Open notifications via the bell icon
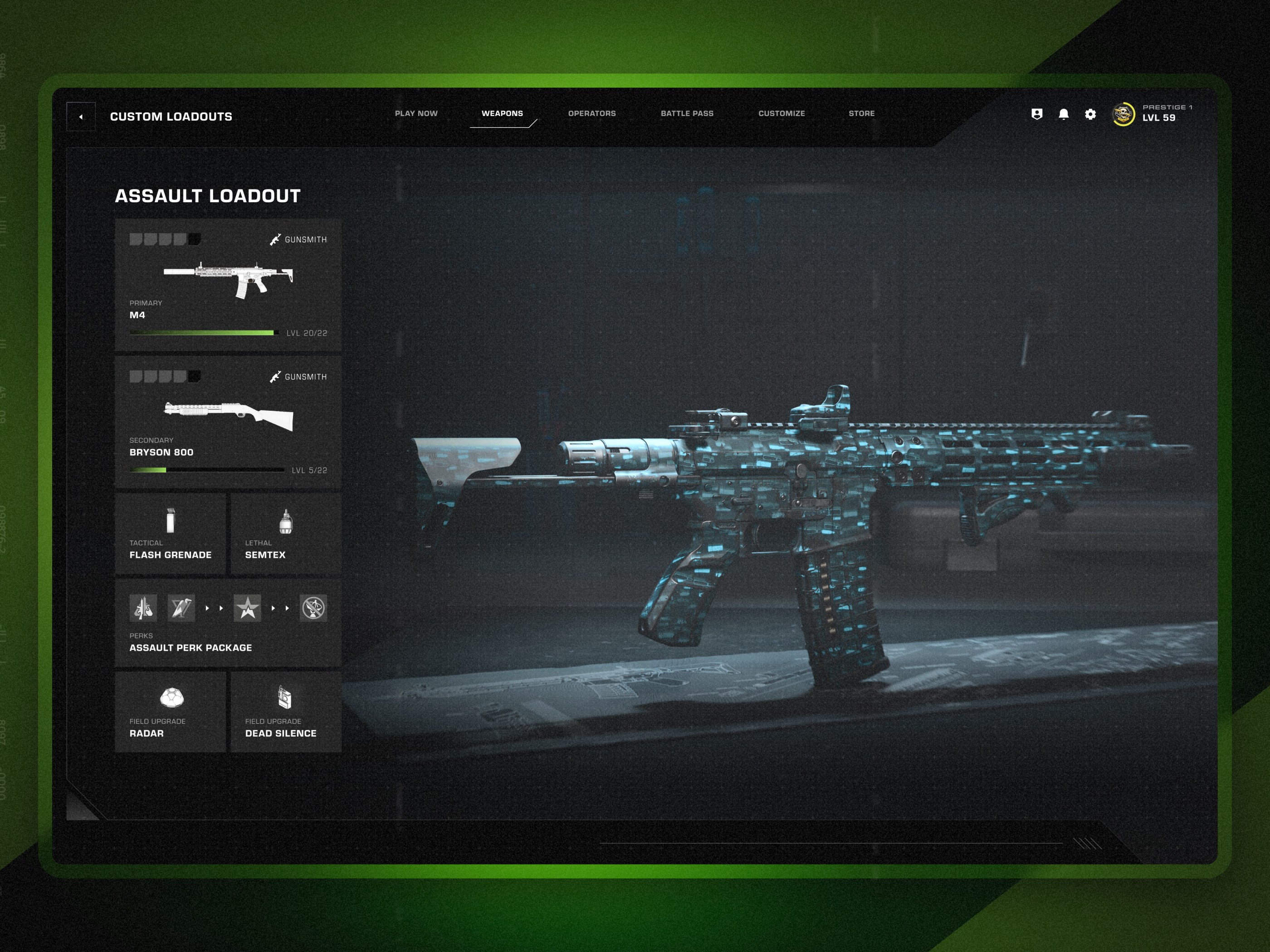Image resolution: width=1270 pixels, height=952 pixels. [x=1063, y=115]
